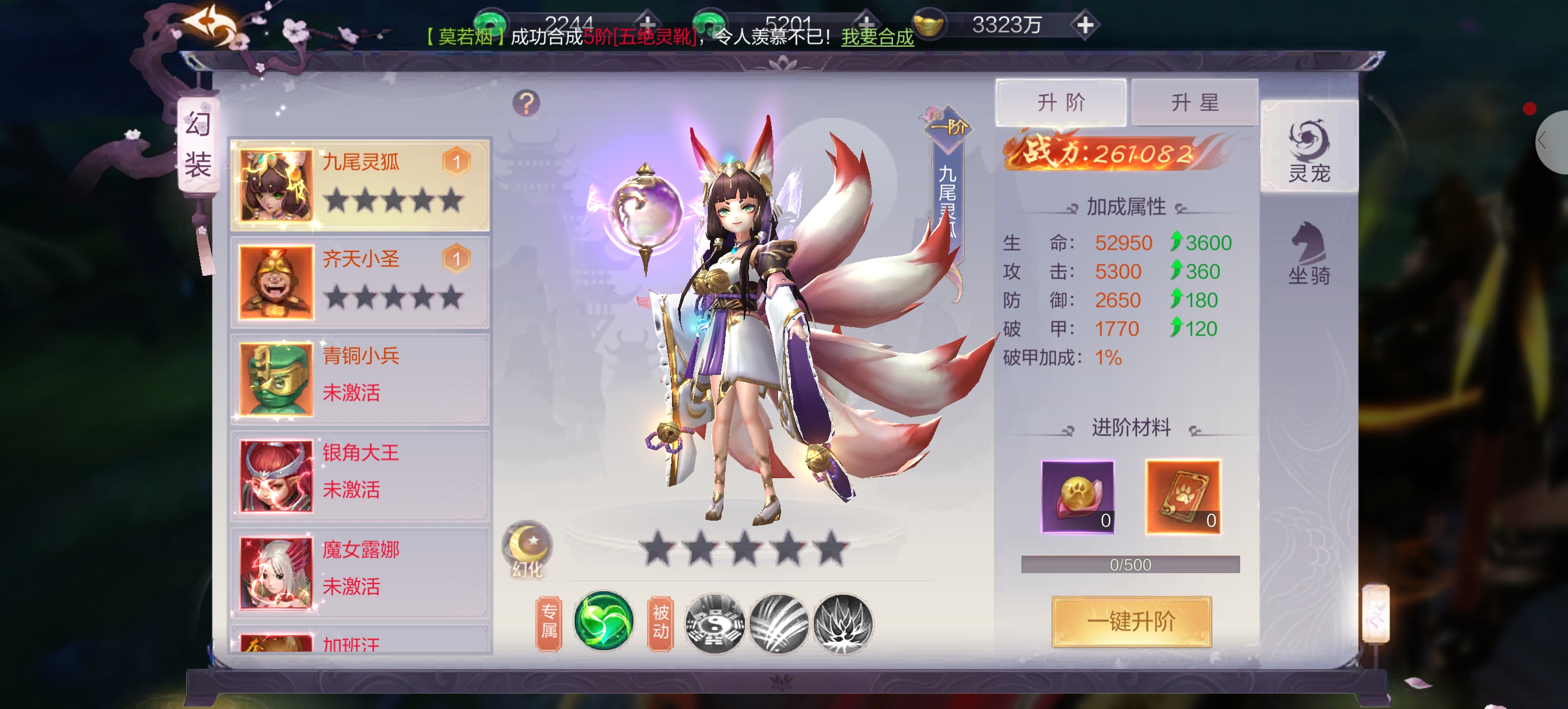Choose the 银角大王 unactivated pet

[x=360, y=475]
